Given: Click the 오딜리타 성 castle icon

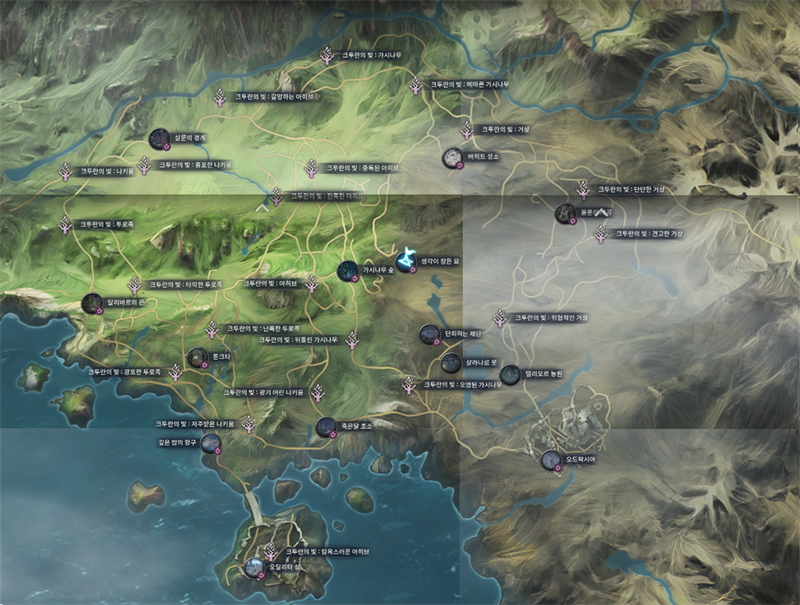Looking at the screenshot, I should pyautogui.click(x=255, y=568).
